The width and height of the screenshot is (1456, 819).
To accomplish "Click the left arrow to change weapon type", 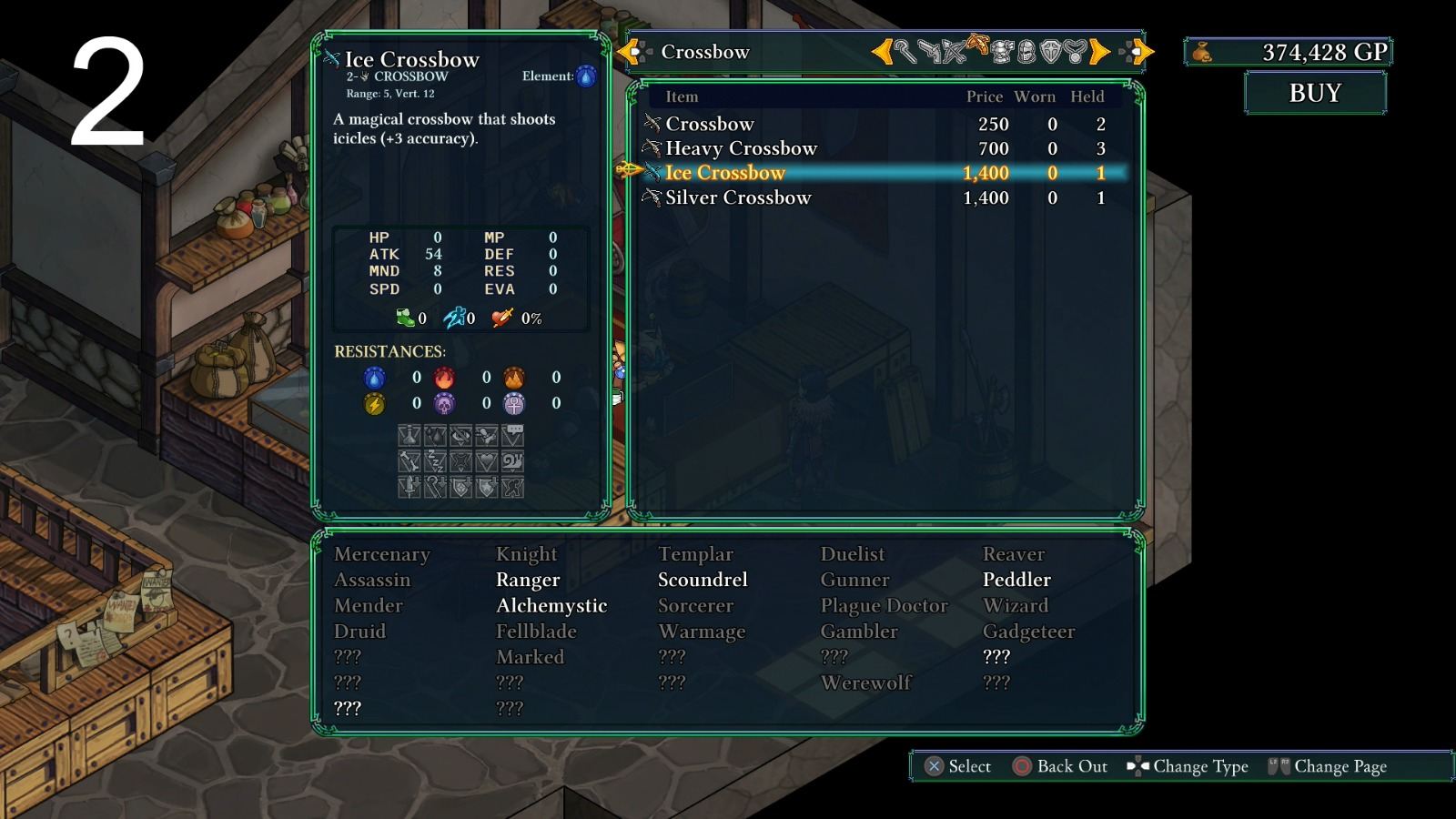I will point(885,52).
